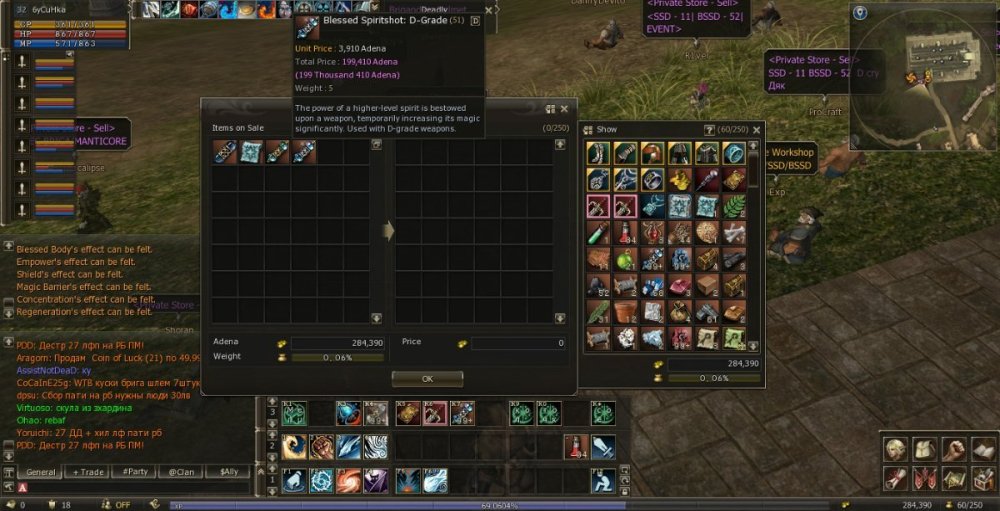
Task: Open the #Party chat tab
Action: [135, 472]
